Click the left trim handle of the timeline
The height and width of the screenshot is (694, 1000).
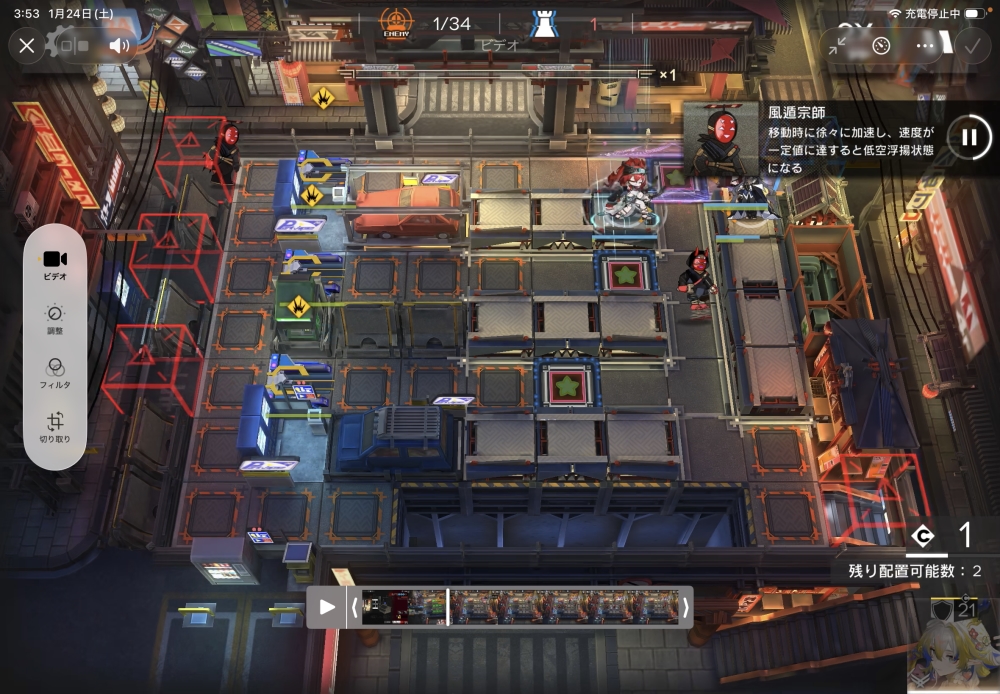pyautogui.click(x=353, y=607)
